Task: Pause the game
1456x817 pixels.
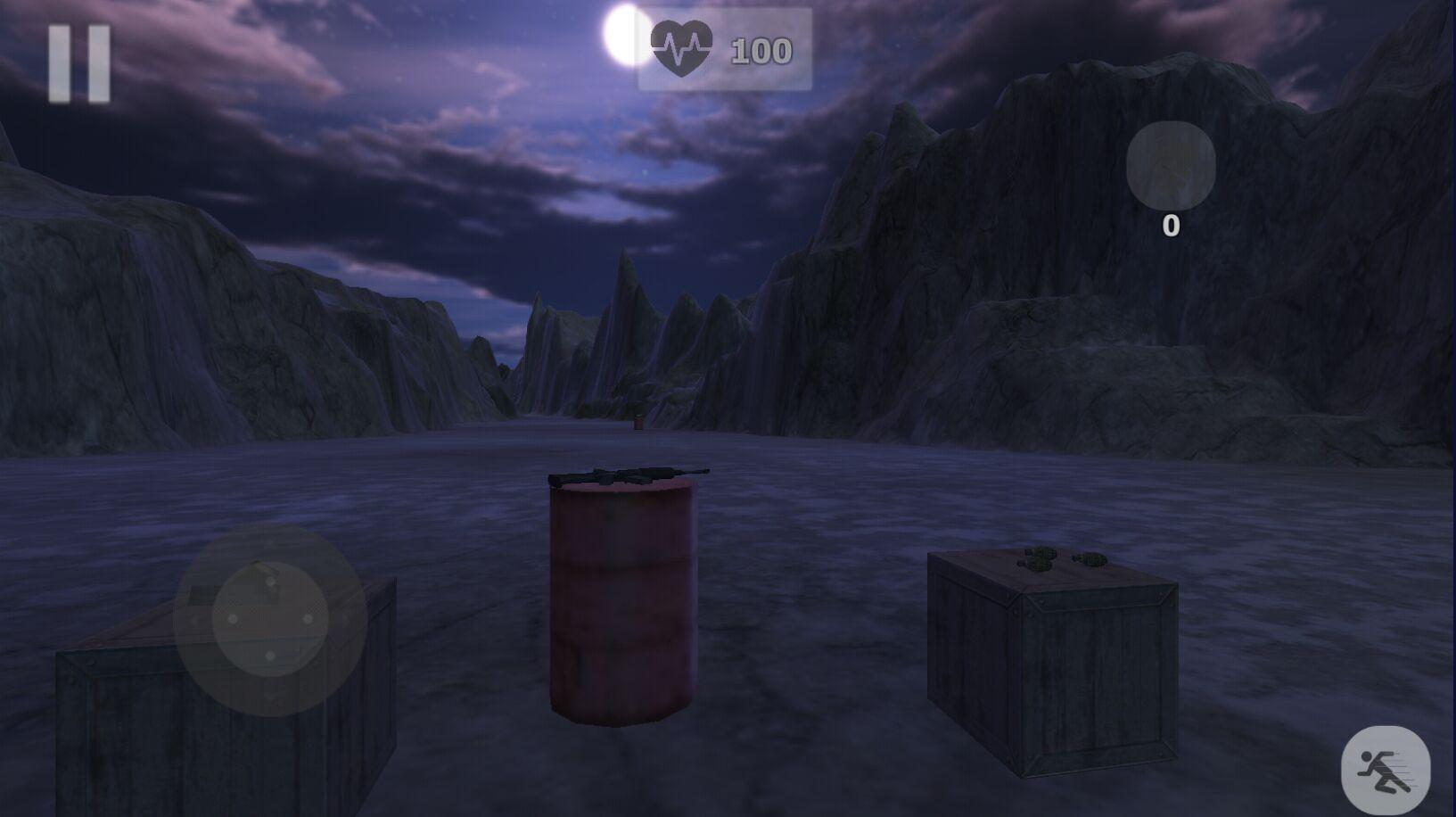Action: 79,62
